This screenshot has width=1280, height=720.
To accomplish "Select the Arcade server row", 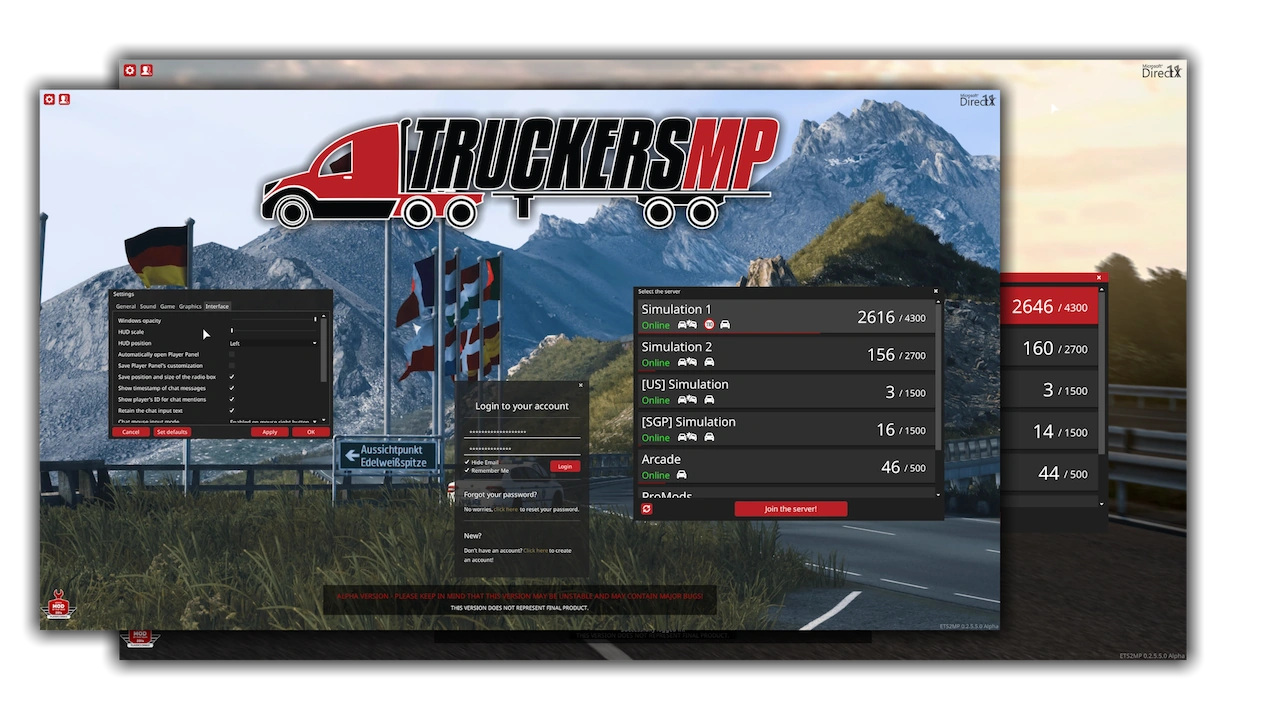I will 787,467.
